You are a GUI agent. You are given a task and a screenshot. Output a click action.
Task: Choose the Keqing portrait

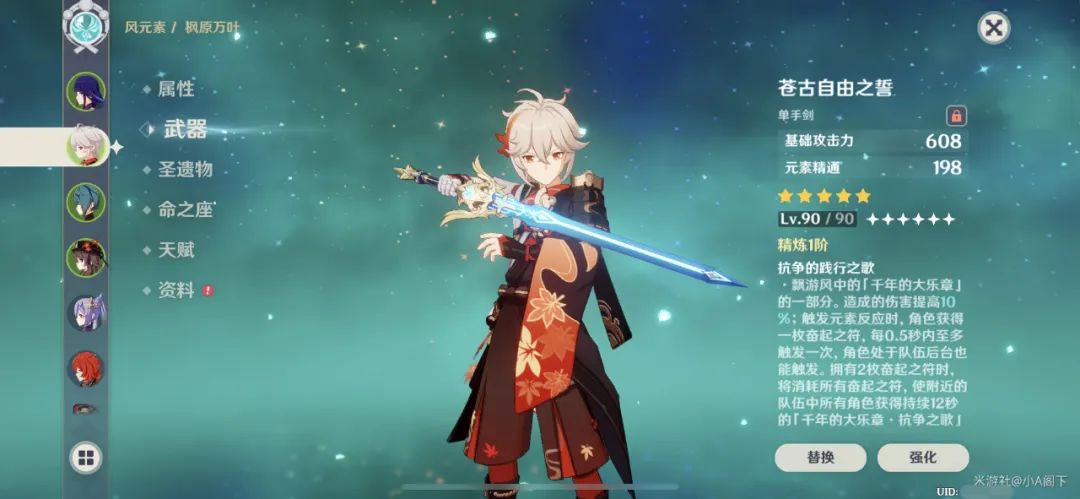[x=86, y=313]
